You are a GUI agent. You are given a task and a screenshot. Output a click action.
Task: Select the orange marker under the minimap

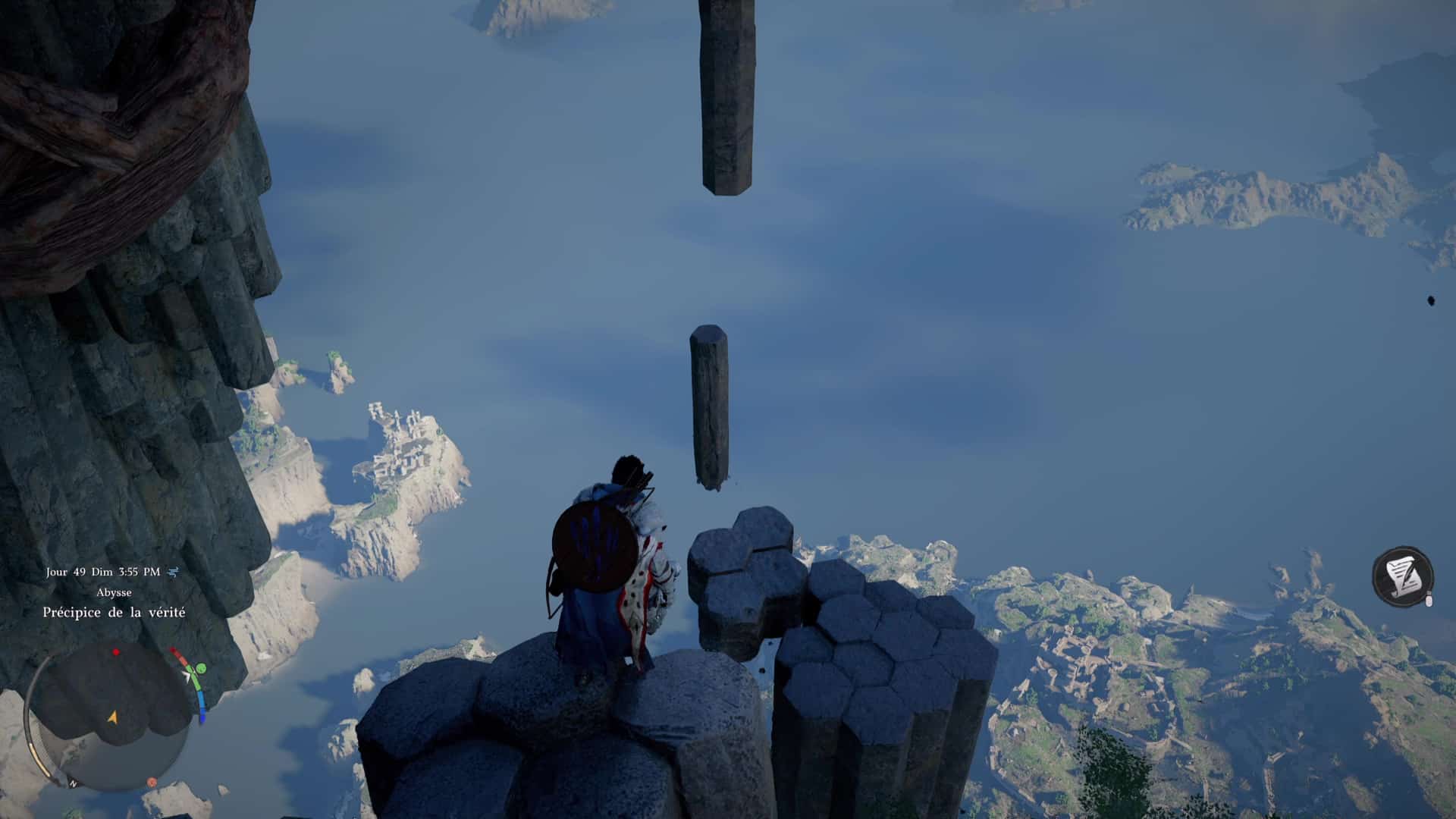click(152, 782)
